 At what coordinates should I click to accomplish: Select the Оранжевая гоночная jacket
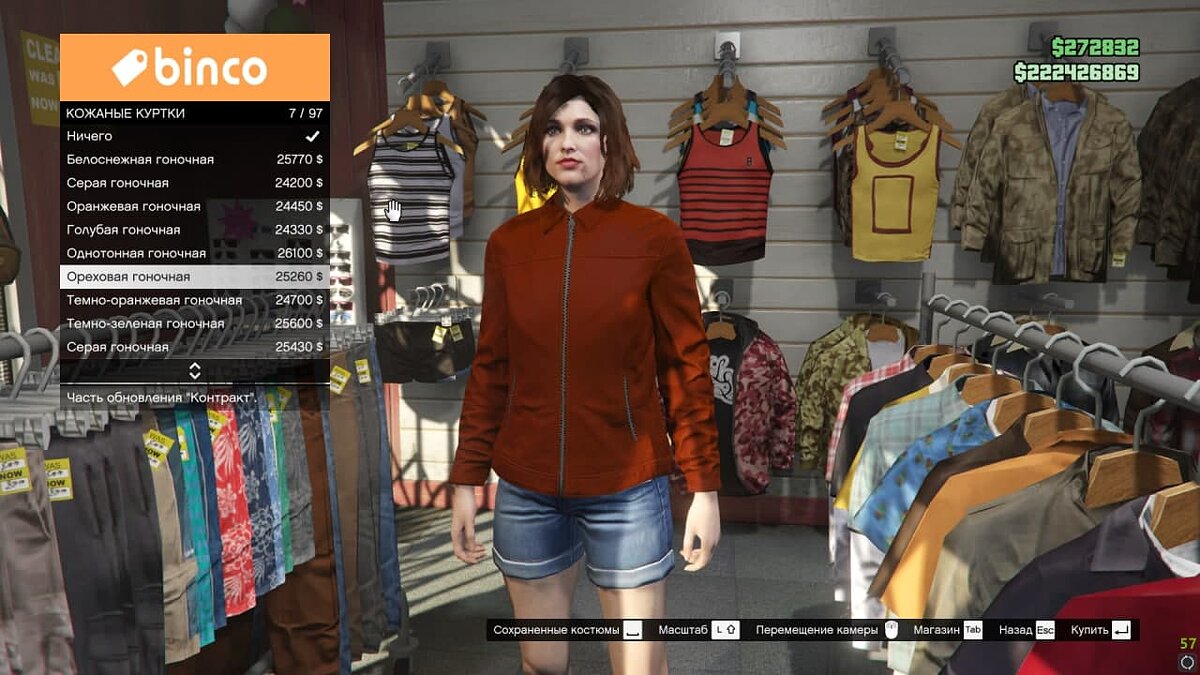click(195, 207)
